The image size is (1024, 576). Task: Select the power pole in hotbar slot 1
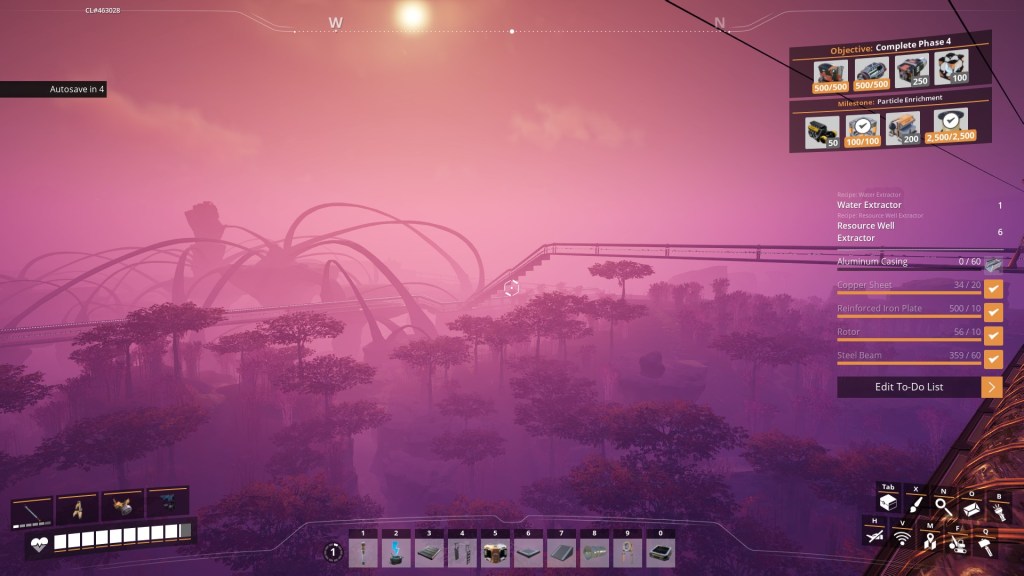point(363,553)
